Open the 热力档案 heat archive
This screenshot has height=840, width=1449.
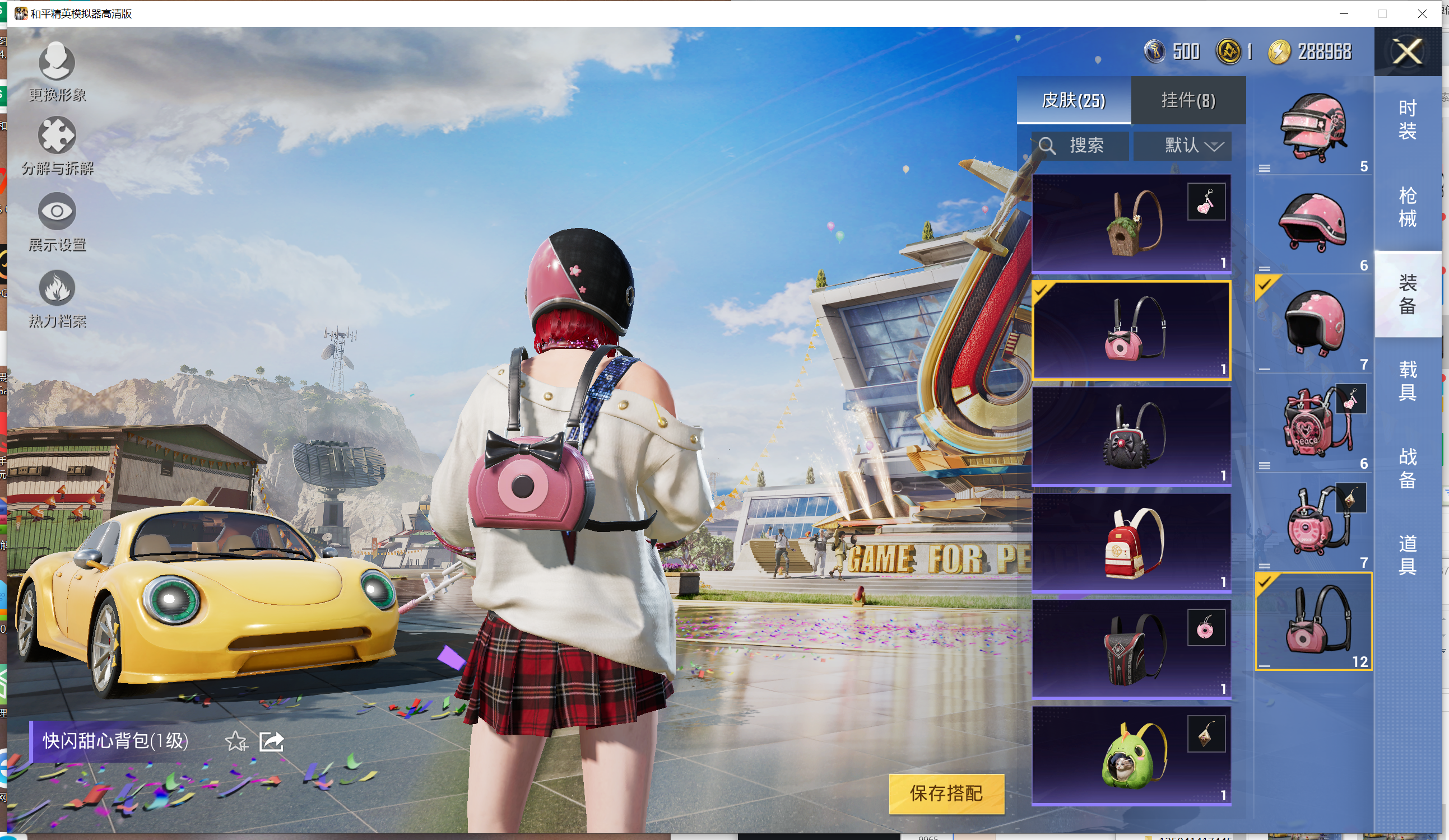click(x=57, y=297)
